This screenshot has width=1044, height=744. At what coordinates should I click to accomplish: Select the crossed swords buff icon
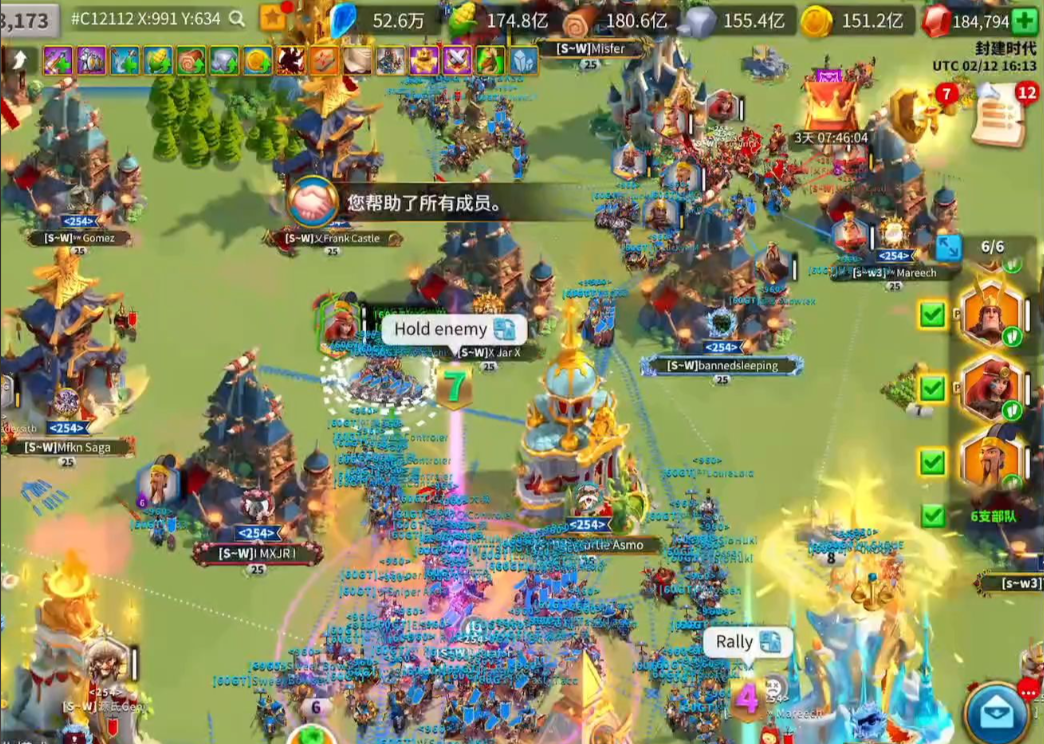pyautogui.click(x=457, y=60)
